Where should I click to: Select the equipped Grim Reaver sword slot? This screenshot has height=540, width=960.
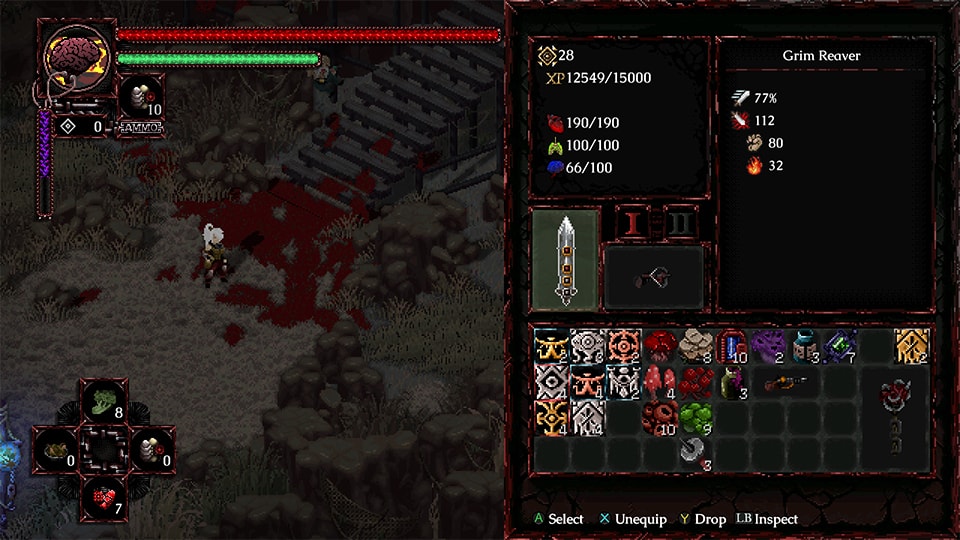(566, 259)
